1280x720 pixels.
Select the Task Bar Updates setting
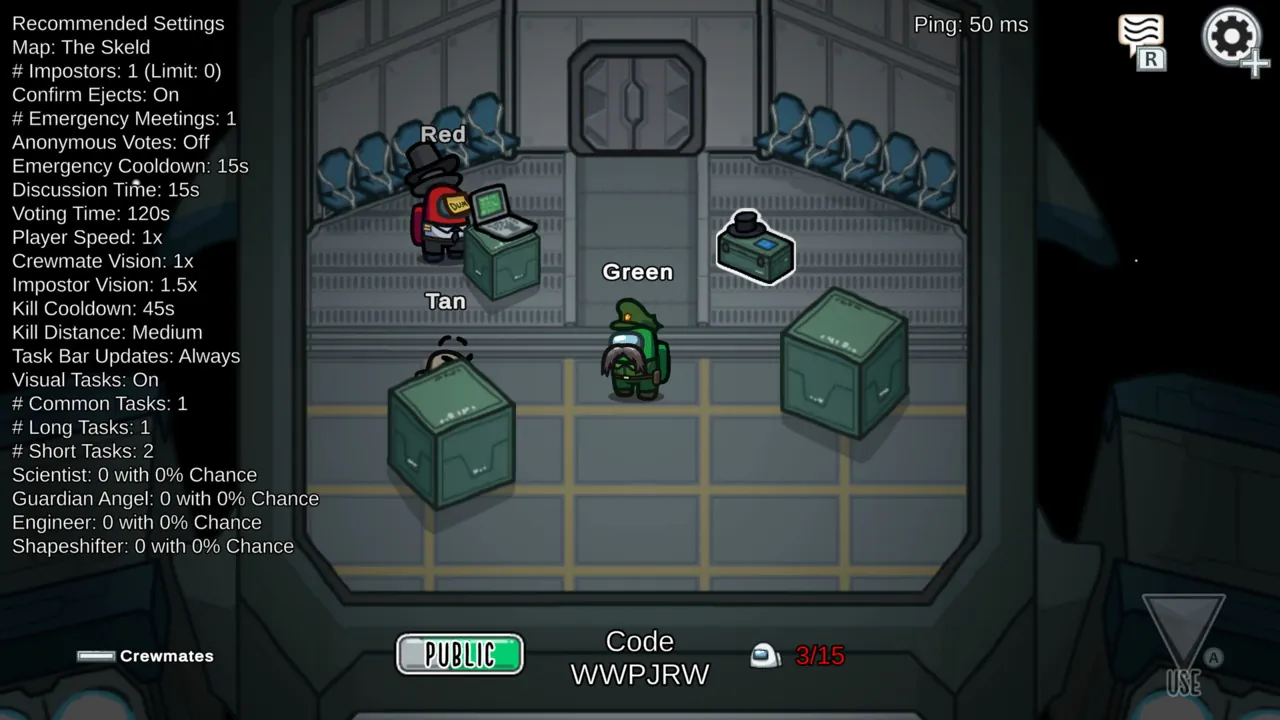pyautogui.click(x=126, y=356)
